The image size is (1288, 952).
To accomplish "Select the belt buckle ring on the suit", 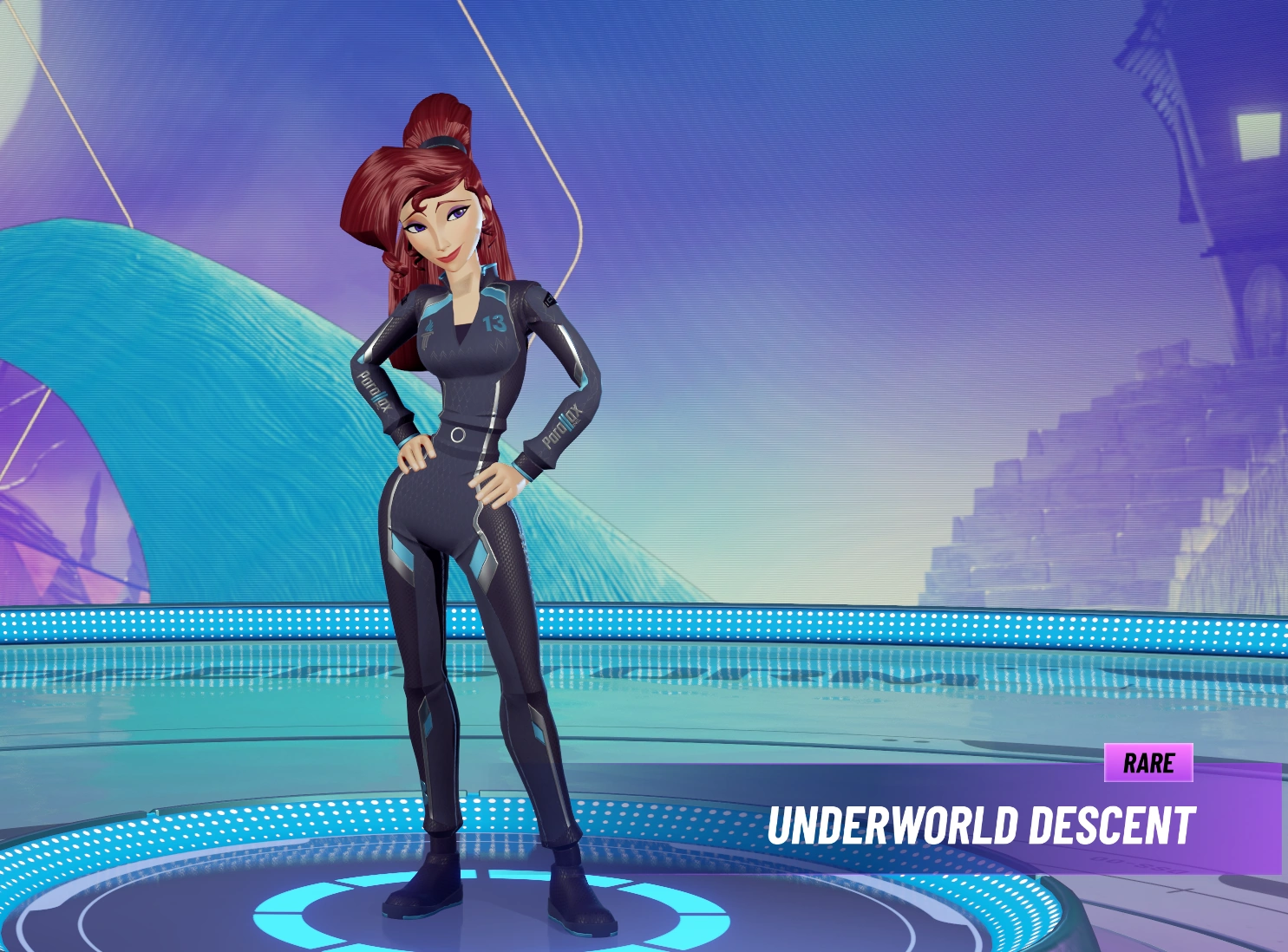I will tap(457, 434).
